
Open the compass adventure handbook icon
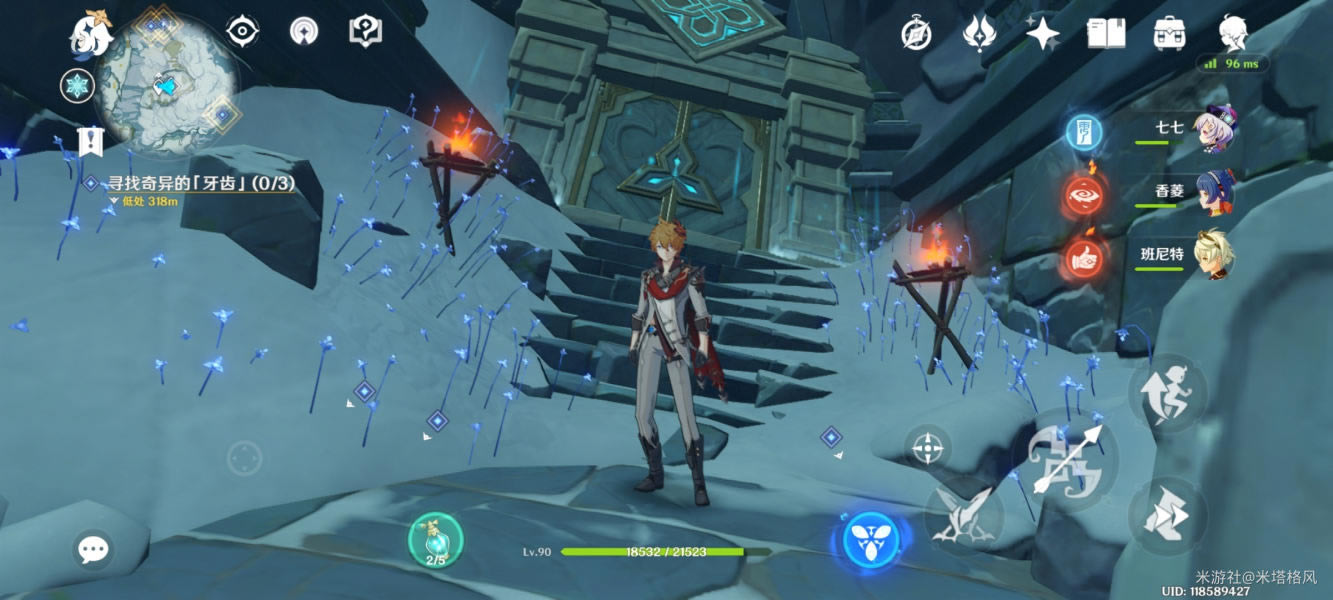(916, 34)
